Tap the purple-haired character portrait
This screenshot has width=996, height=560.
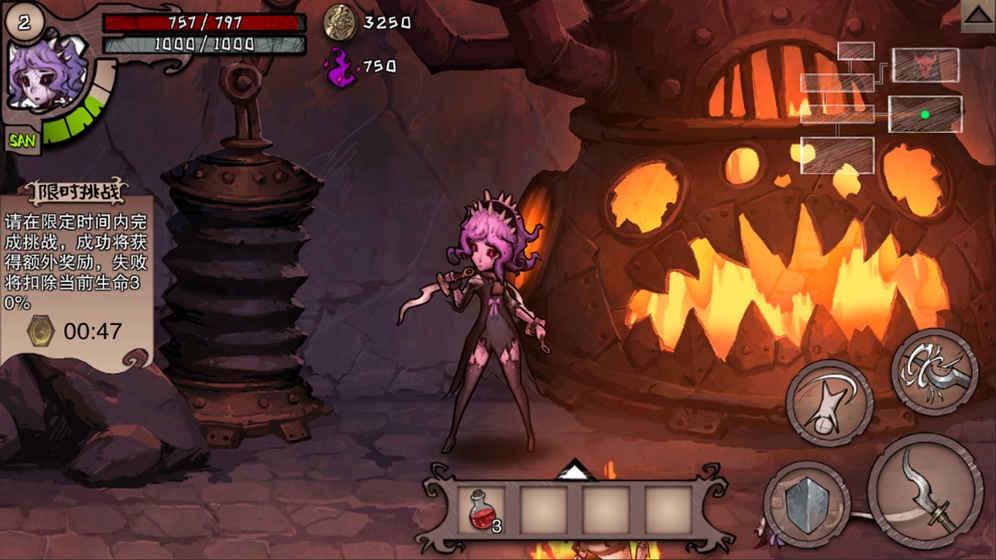click(46, 77)
